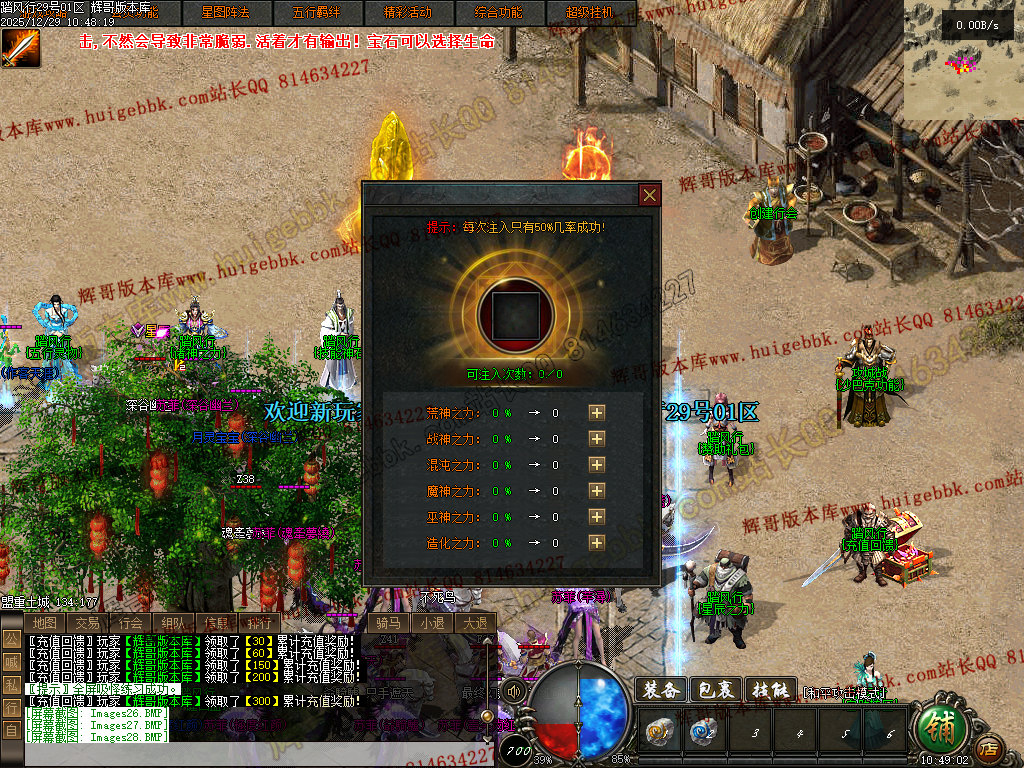Open 综合功能 menu
This screenshot has height=768, width=1024.
point(498,13)
